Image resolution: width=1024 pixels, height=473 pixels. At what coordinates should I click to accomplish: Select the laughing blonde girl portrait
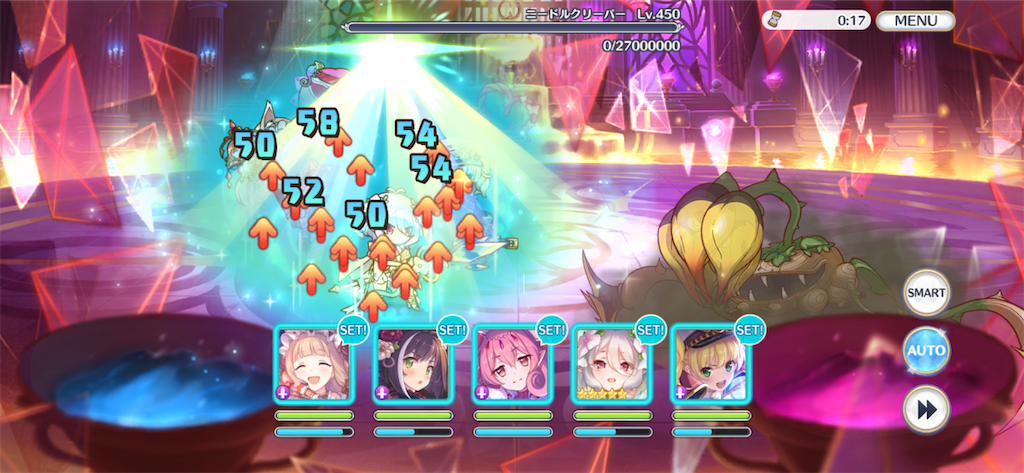313,364
